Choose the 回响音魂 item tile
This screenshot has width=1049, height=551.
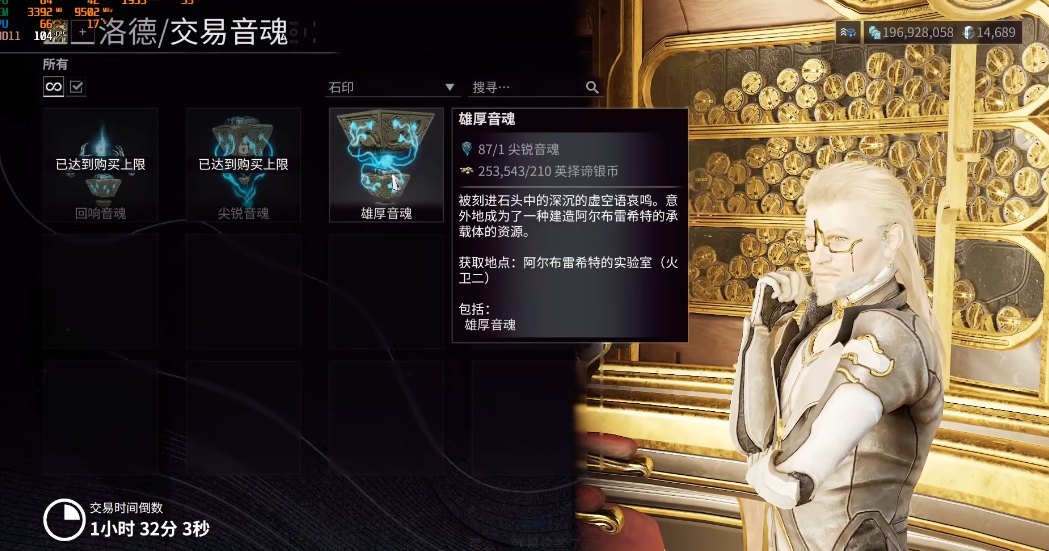coord(100,165)
